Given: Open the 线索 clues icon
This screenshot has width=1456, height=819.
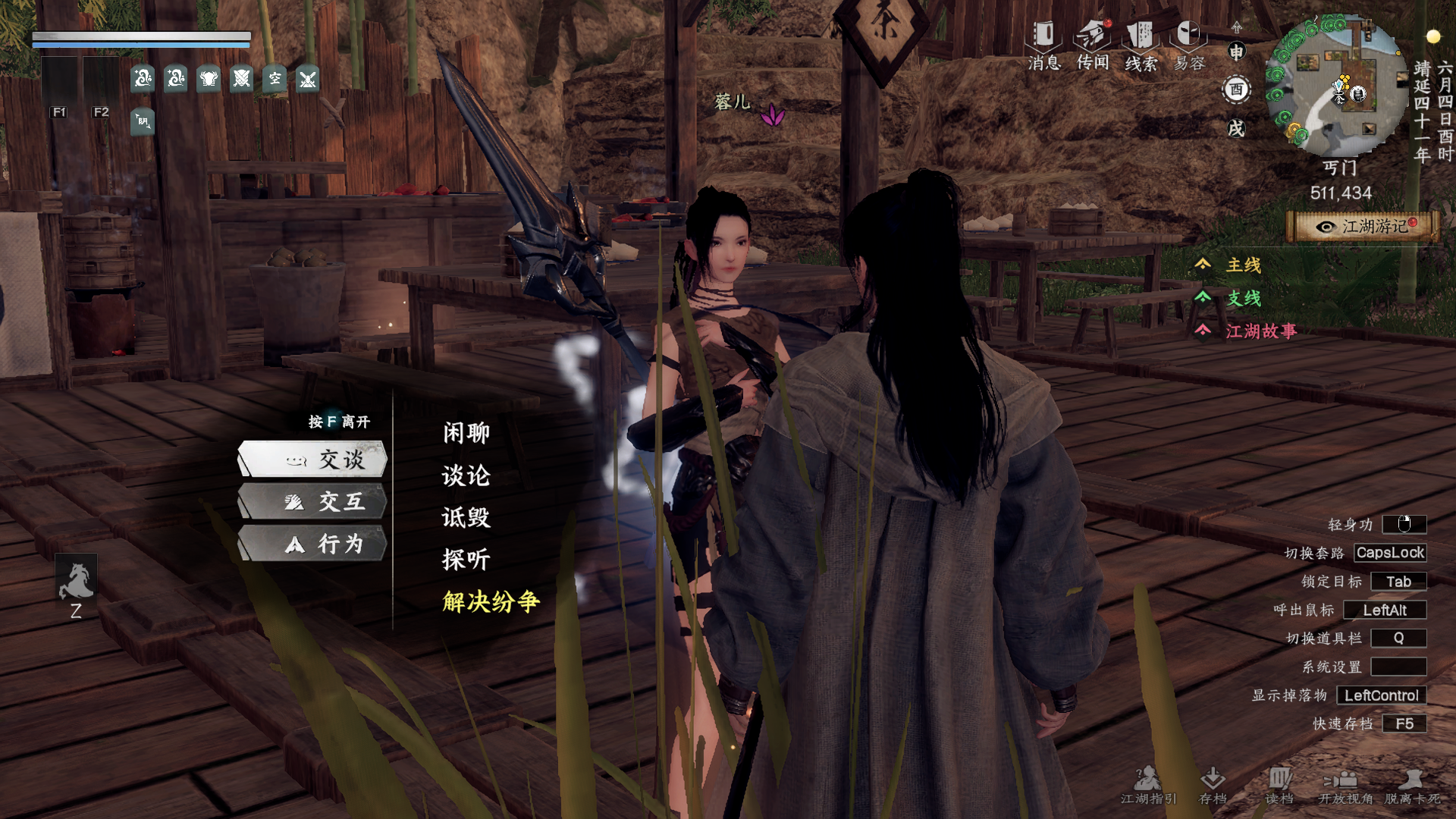Looking at the screenshot, I should pos(1141,45).
